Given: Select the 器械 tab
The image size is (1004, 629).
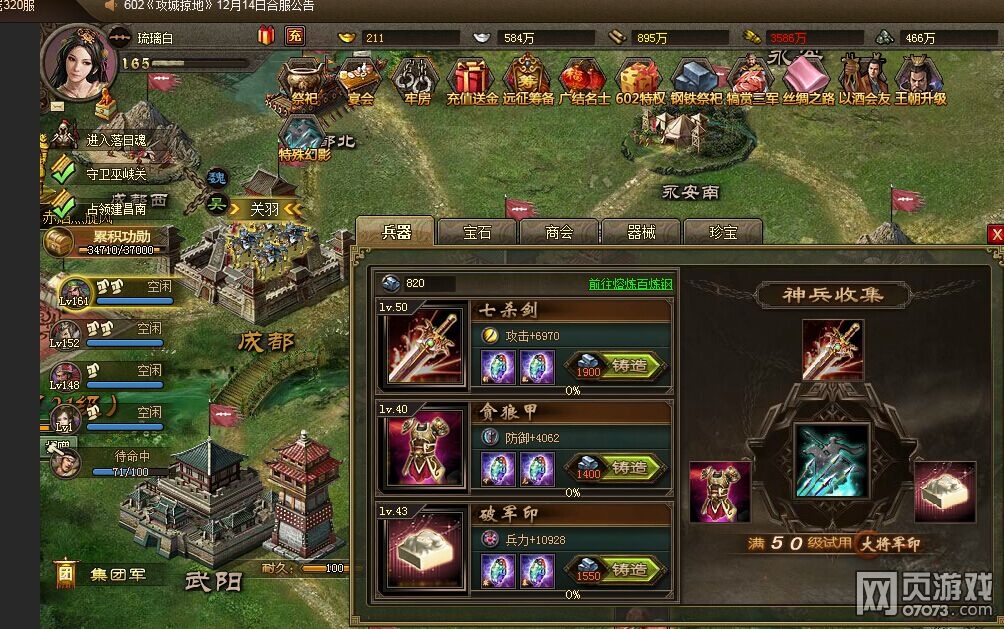Looking at the screenshot, I should click(x=641, y=232).
